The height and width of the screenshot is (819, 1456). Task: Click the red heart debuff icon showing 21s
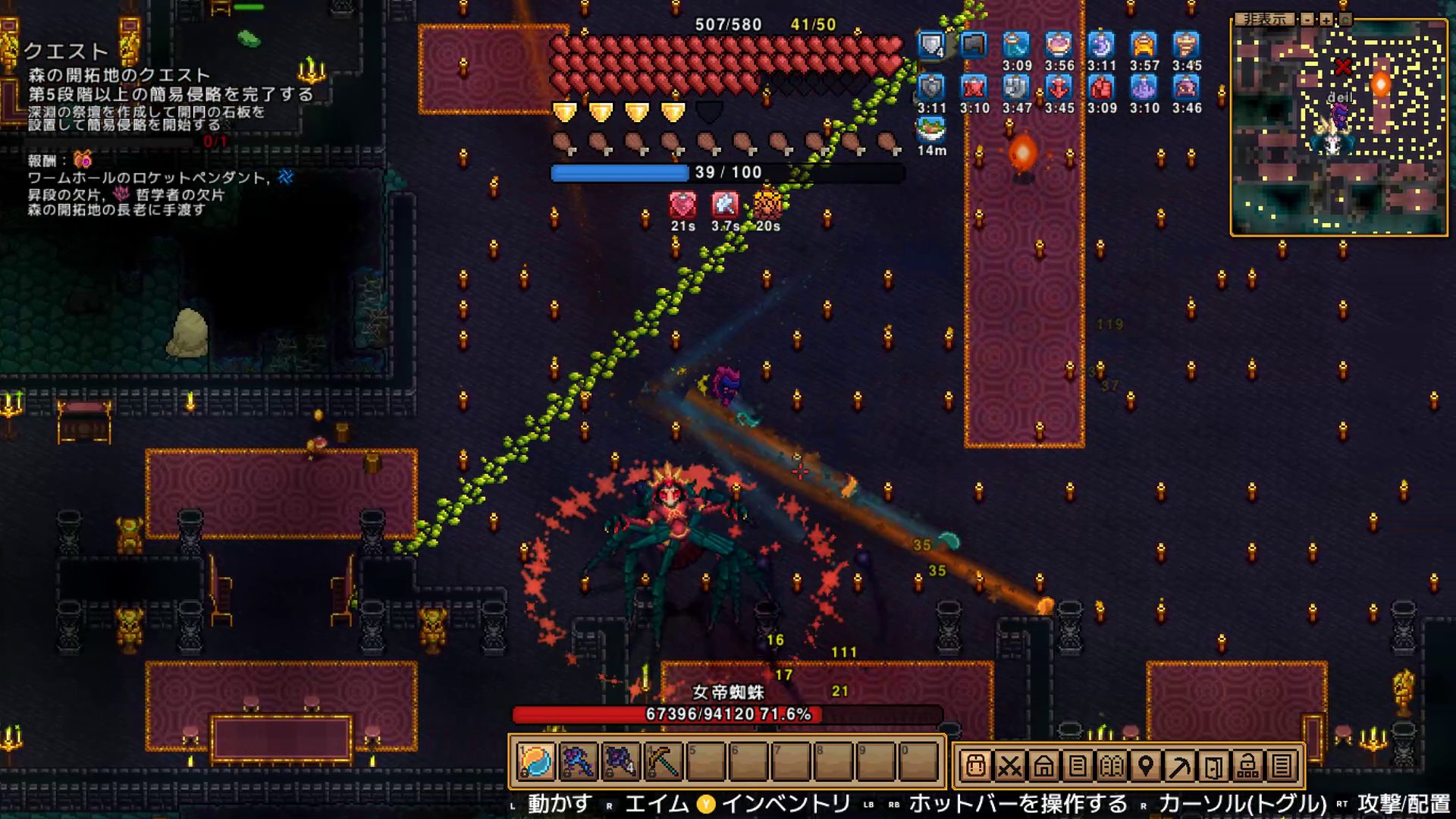click(x=682, y=205)
